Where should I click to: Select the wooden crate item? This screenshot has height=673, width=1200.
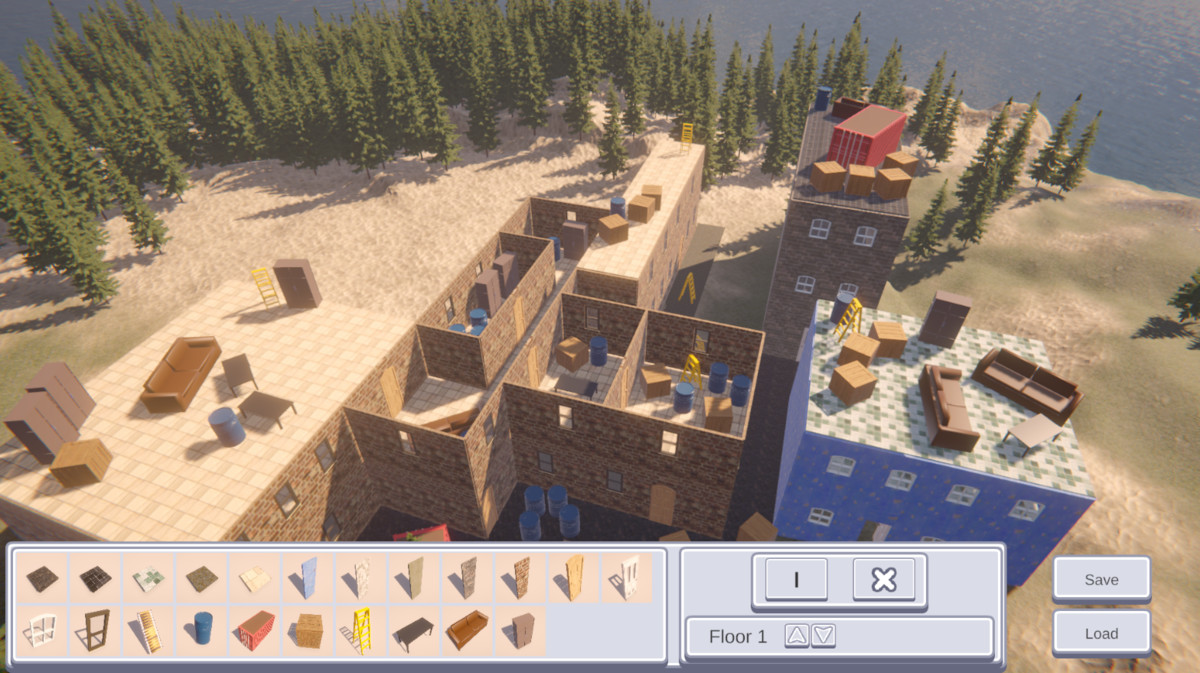pyautogui.click(x=309, y=630)
